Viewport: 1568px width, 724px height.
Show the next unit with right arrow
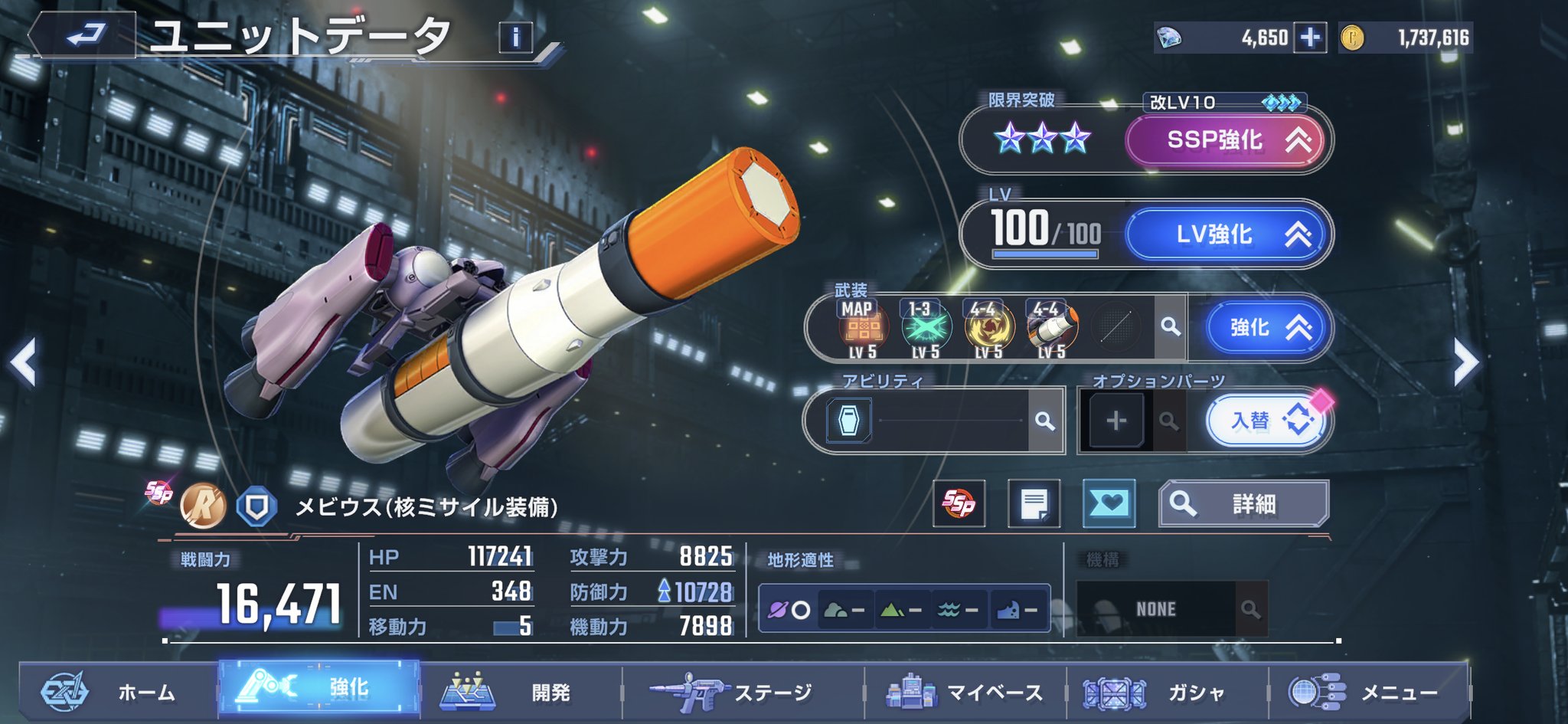point(1465,362)
